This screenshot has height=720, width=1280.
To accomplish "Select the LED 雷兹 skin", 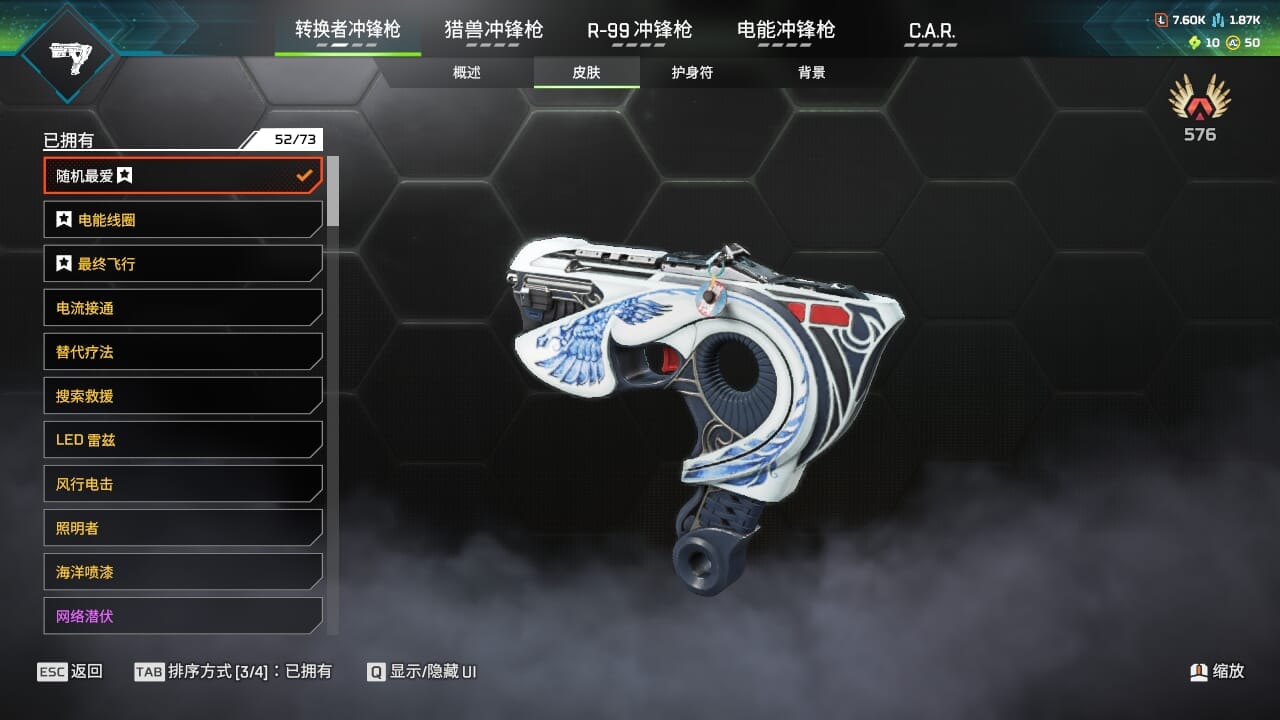I will pos(182,440).
